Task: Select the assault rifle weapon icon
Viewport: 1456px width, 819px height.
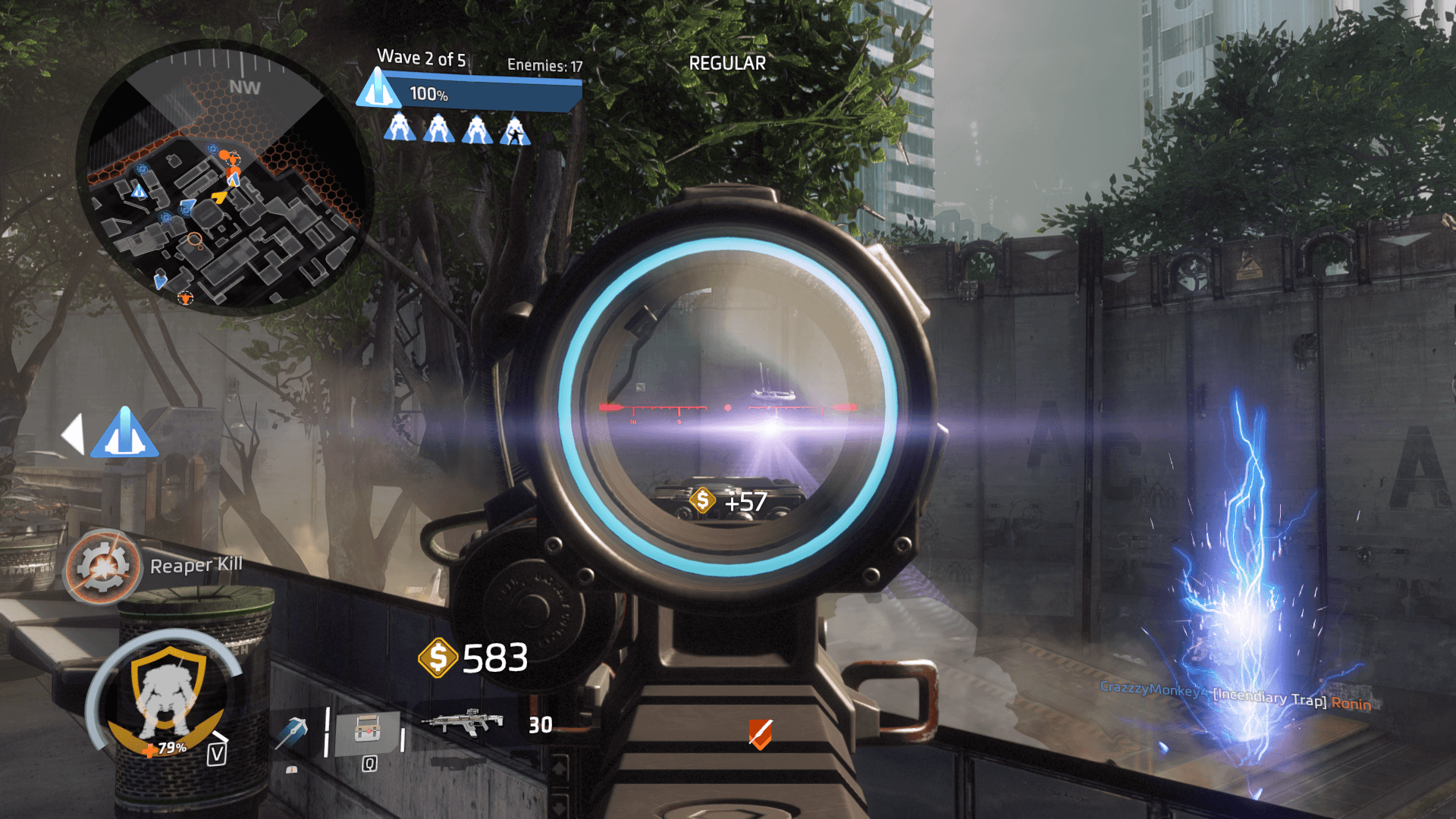Action: (463, 722)
